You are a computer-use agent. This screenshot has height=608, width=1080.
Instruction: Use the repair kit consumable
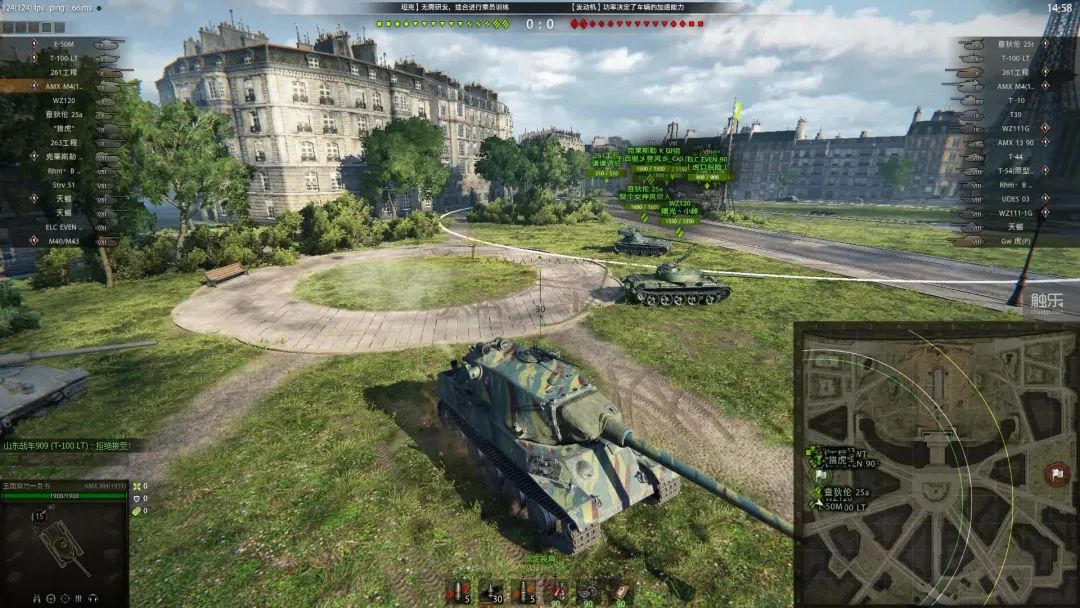point(587,591)
